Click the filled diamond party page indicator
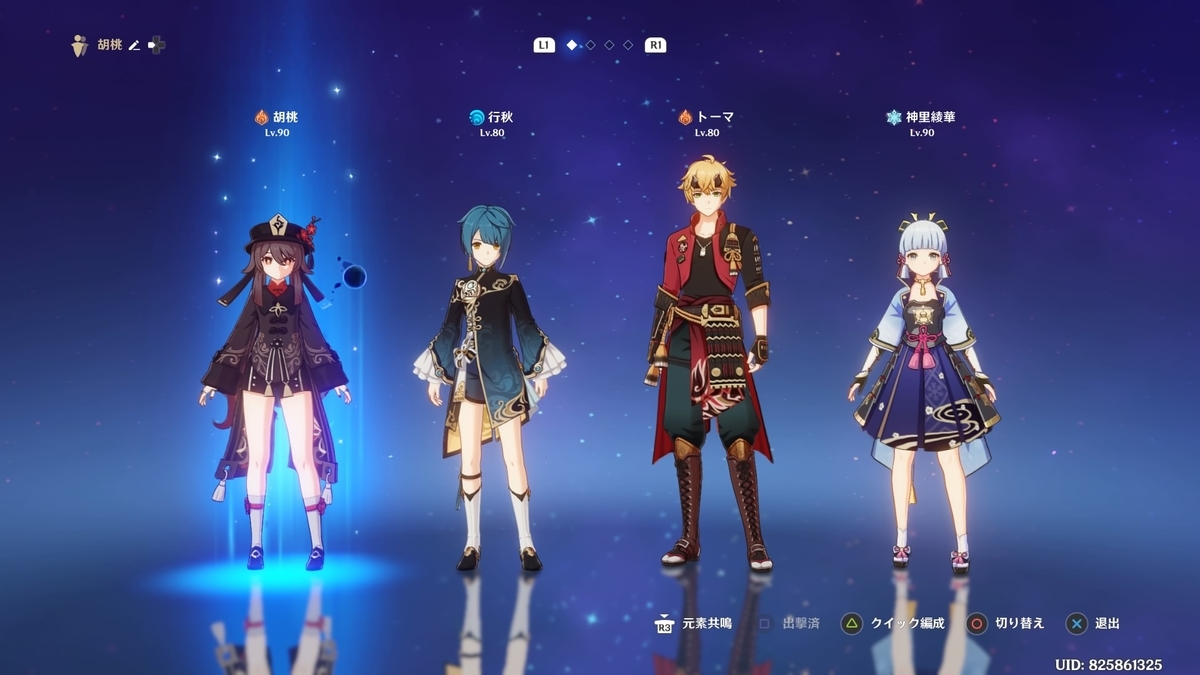 point(572,45)
